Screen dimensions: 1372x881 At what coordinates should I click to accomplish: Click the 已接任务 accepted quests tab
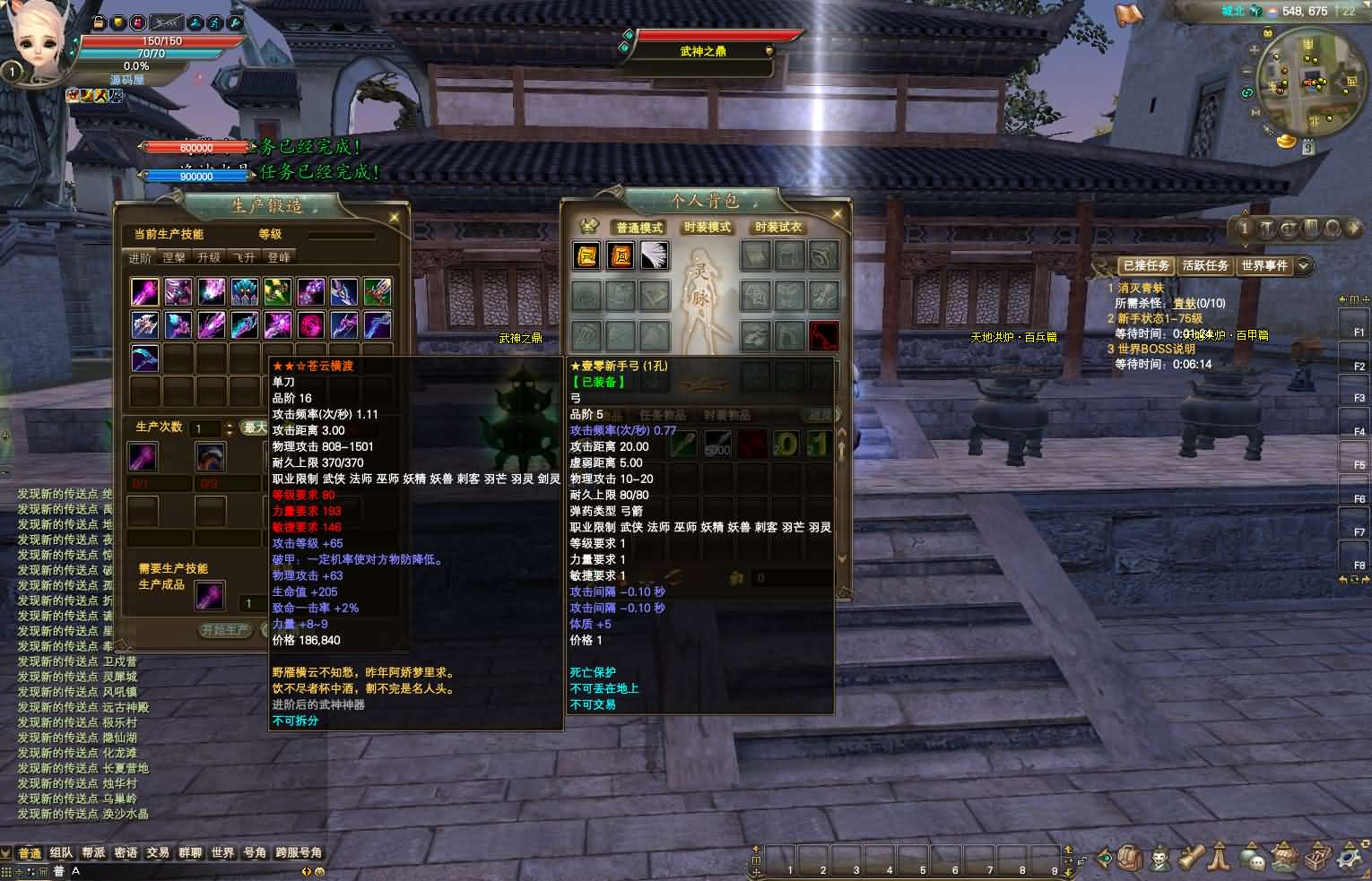tap(1146, 265)
